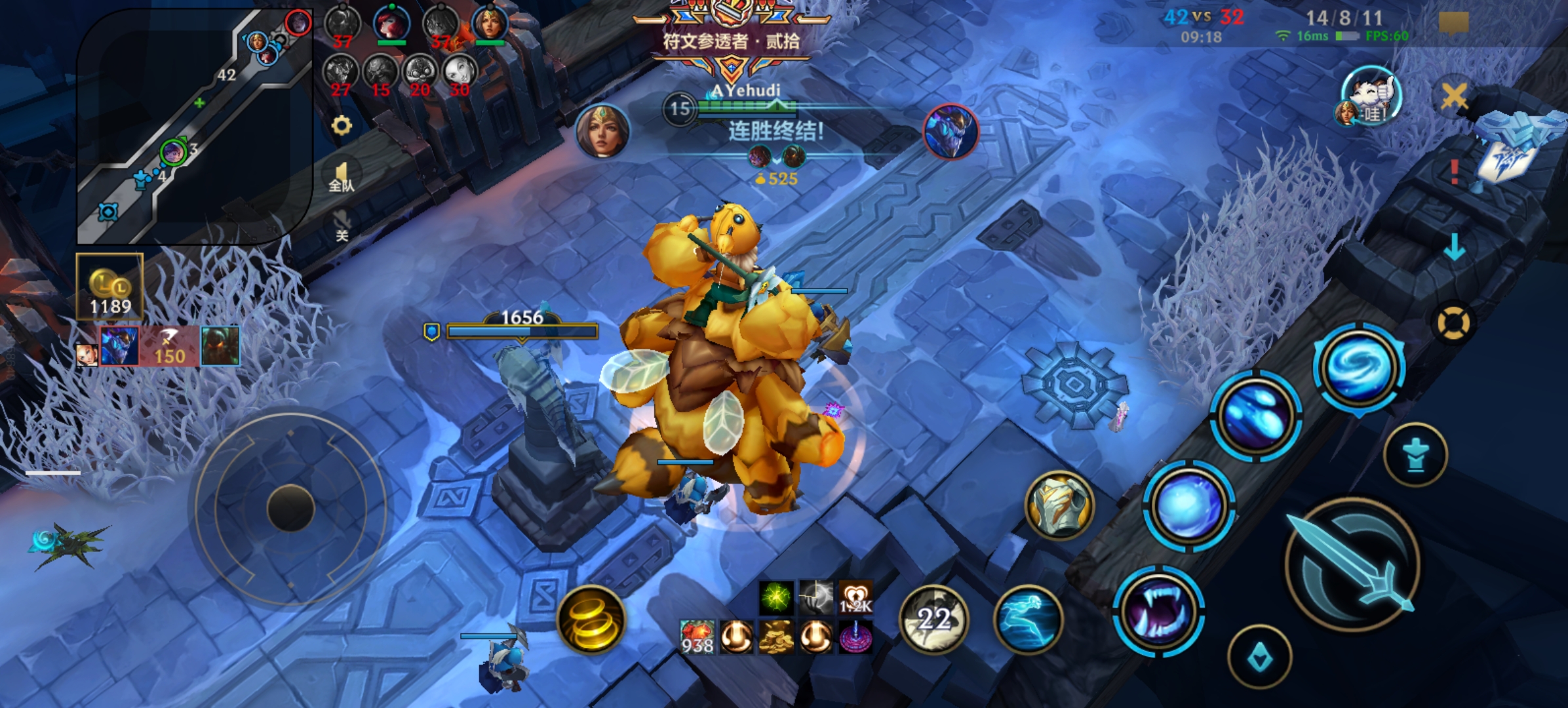This screenshot has width=1568, height=708.
Task: Open settings with the gear icon
Action: tap(342, 125)
